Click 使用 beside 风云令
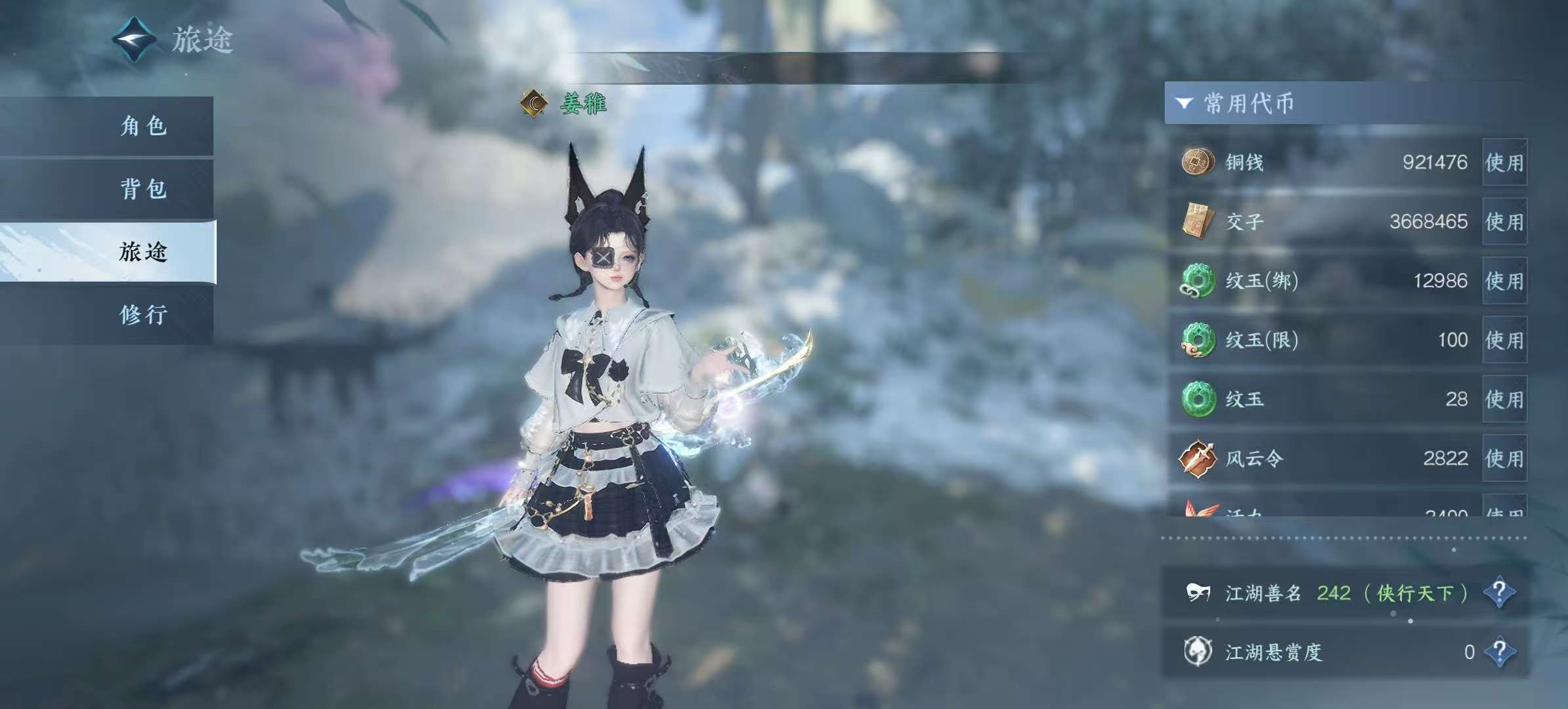 1504,458
